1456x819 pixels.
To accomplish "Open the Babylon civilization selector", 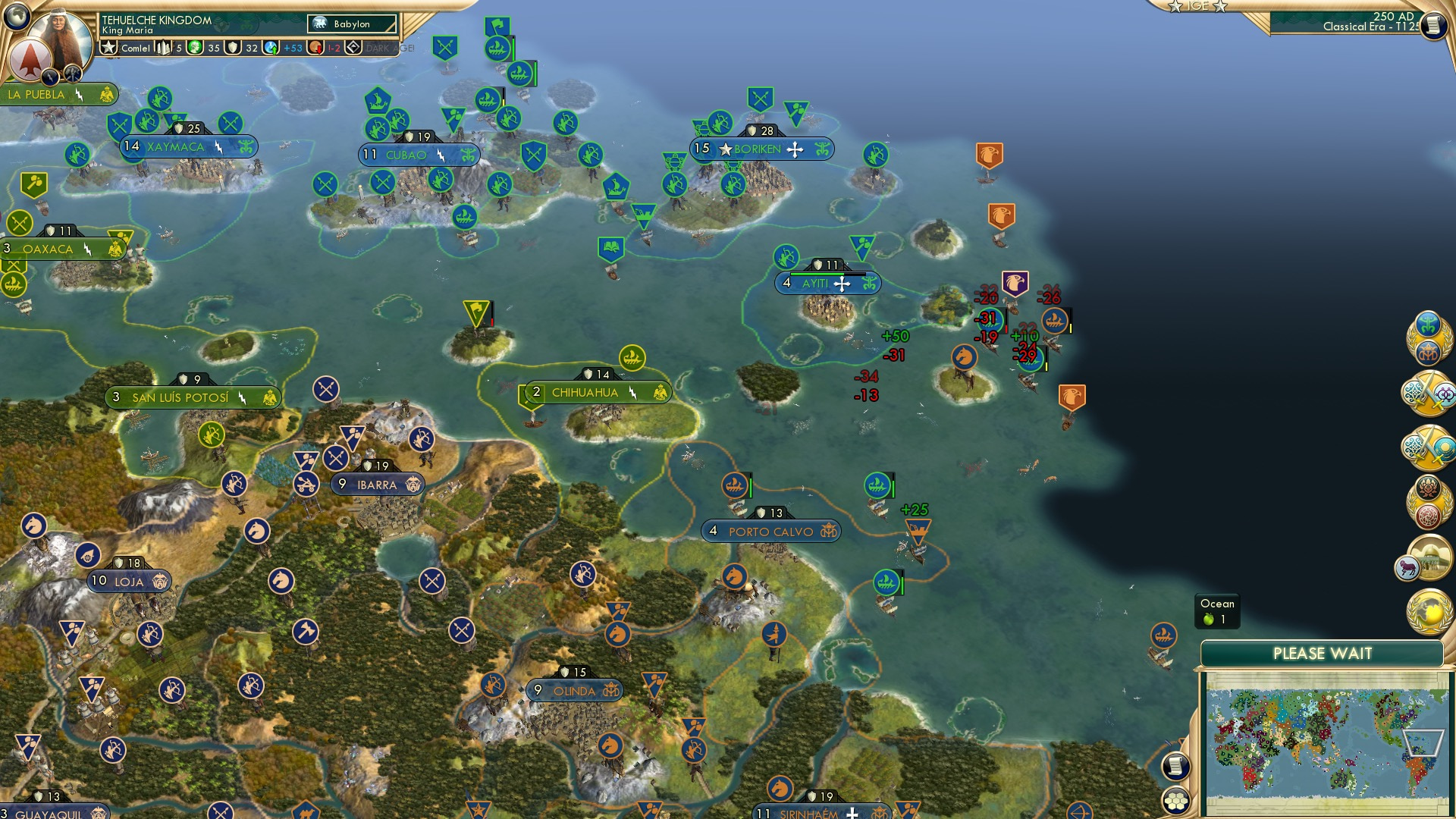I will click(x=353, y=24).
